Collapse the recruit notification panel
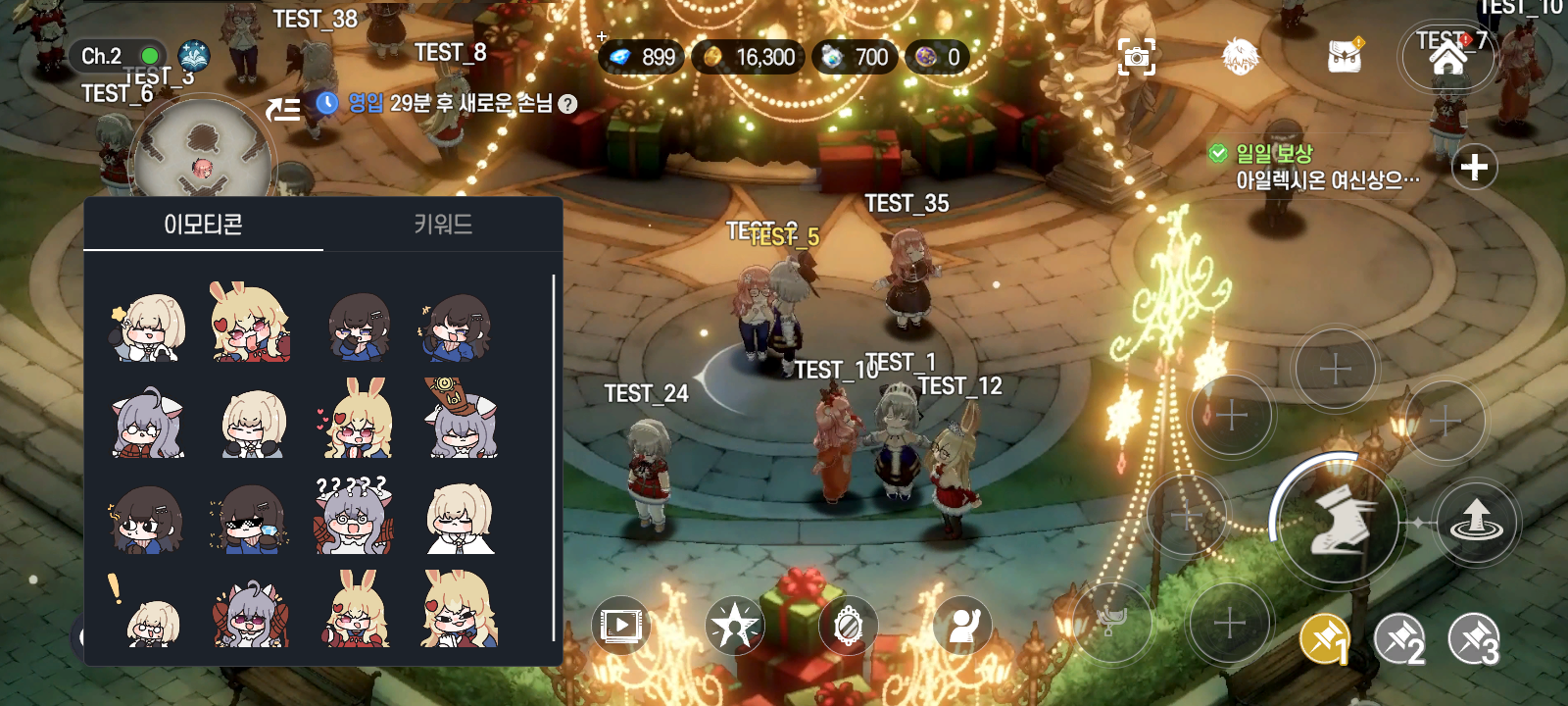This screenshot has height=706, width=1568. coord(282,108)
